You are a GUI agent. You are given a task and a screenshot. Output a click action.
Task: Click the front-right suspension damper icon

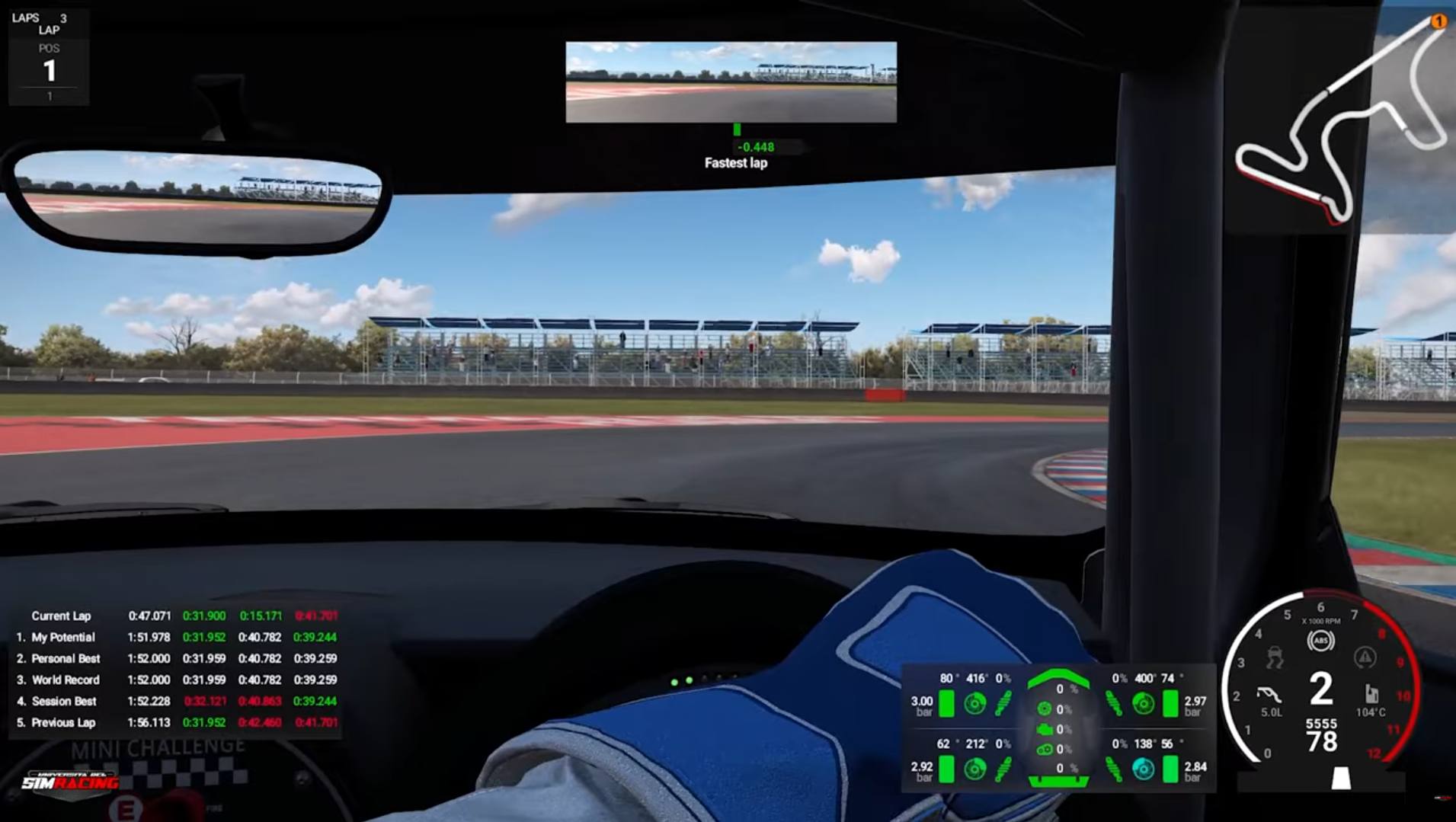pyautogui.click(x=1115, y=703)
